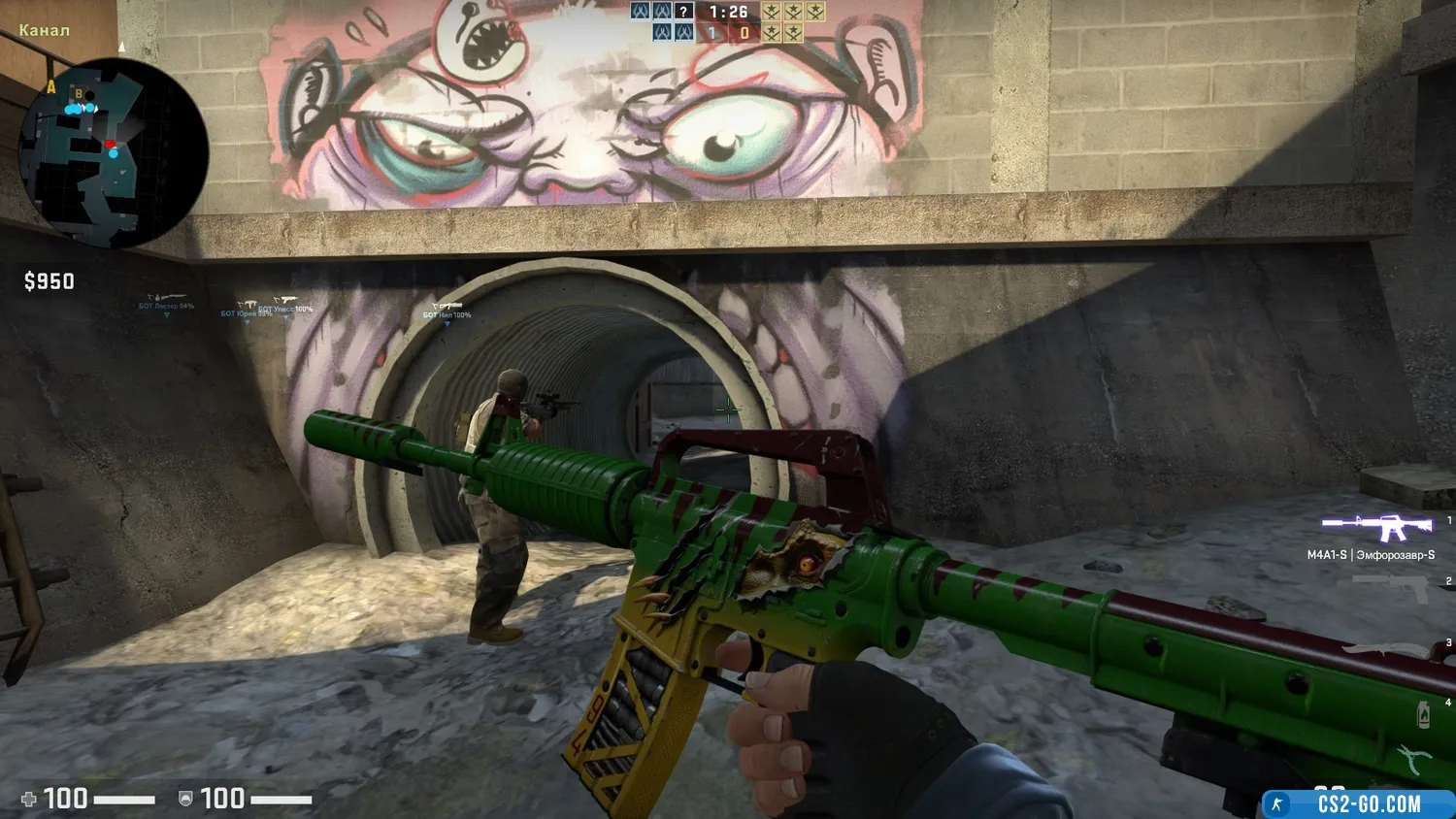
Task: Choose the incendiary grenade slot
Action: click(x=1423, y=713)
